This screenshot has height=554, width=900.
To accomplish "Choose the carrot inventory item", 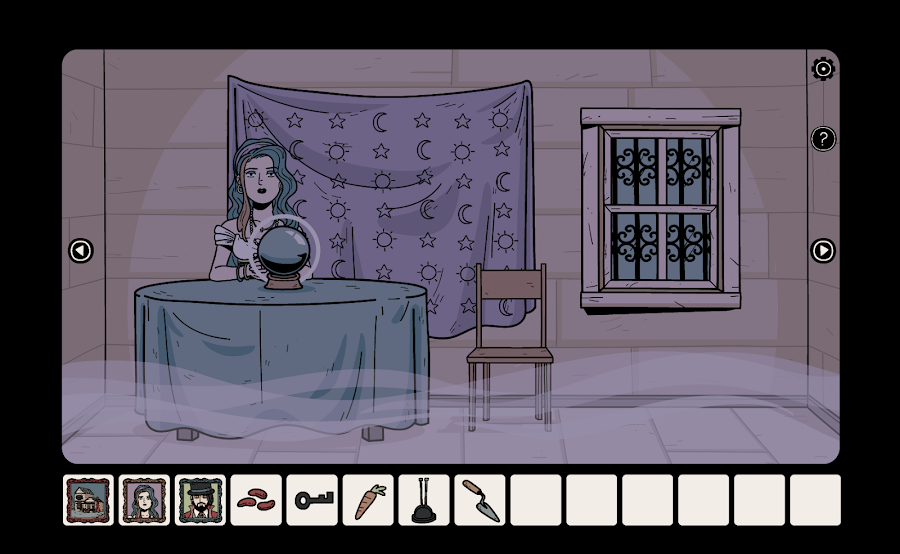I will (369, 500).
